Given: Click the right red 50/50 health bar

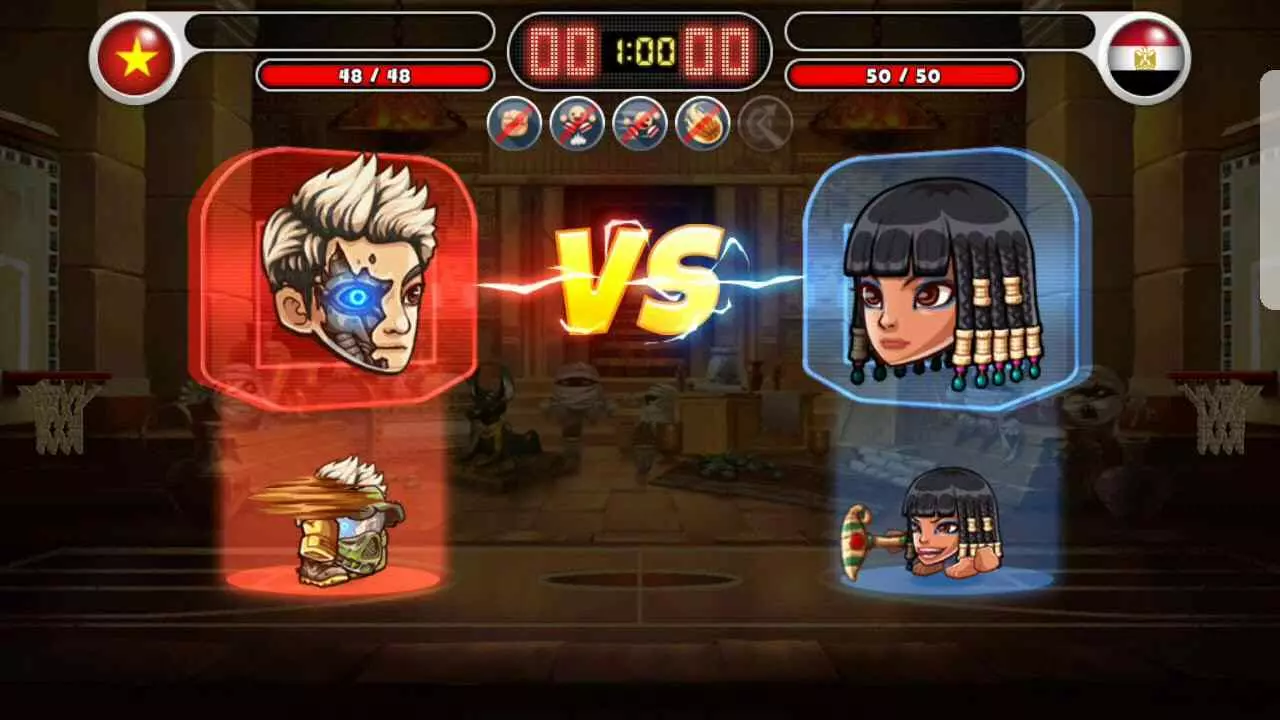Looking at the screenshot, I should click(905, 74).
